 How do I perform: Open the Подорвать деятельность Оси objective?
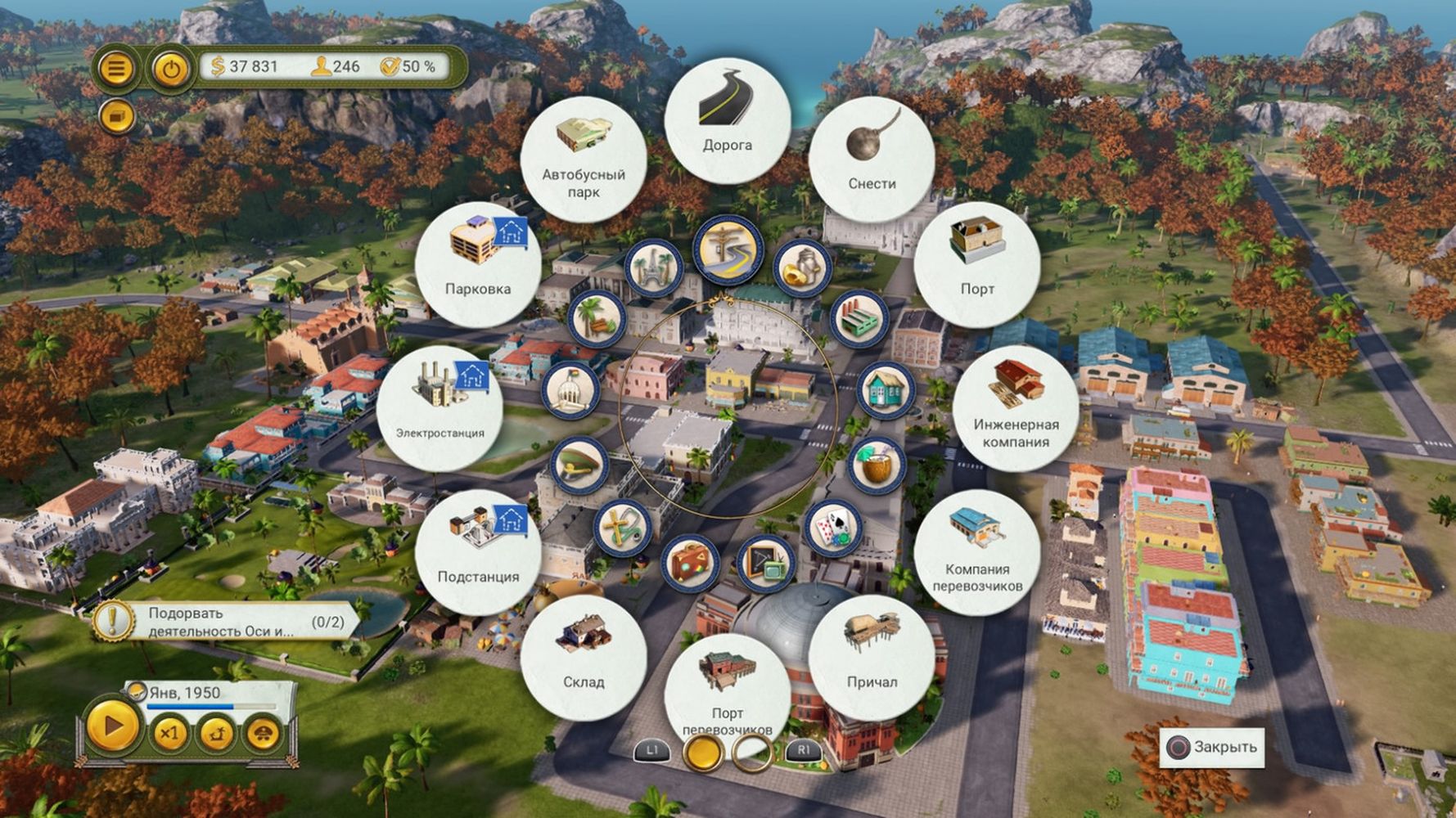click(225, 622)
